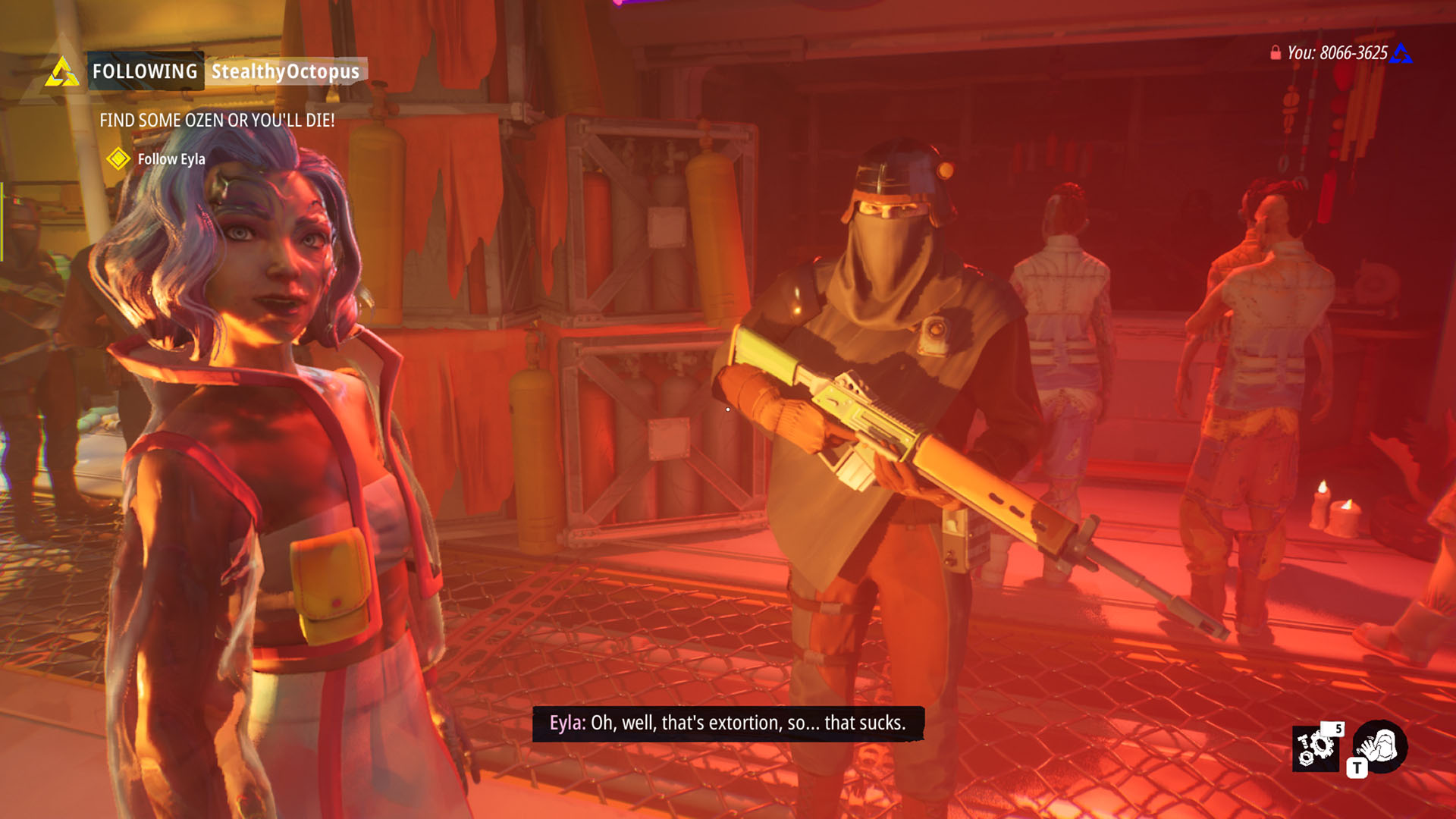Click the blue triangle emblem by player code

(1401, 53)
